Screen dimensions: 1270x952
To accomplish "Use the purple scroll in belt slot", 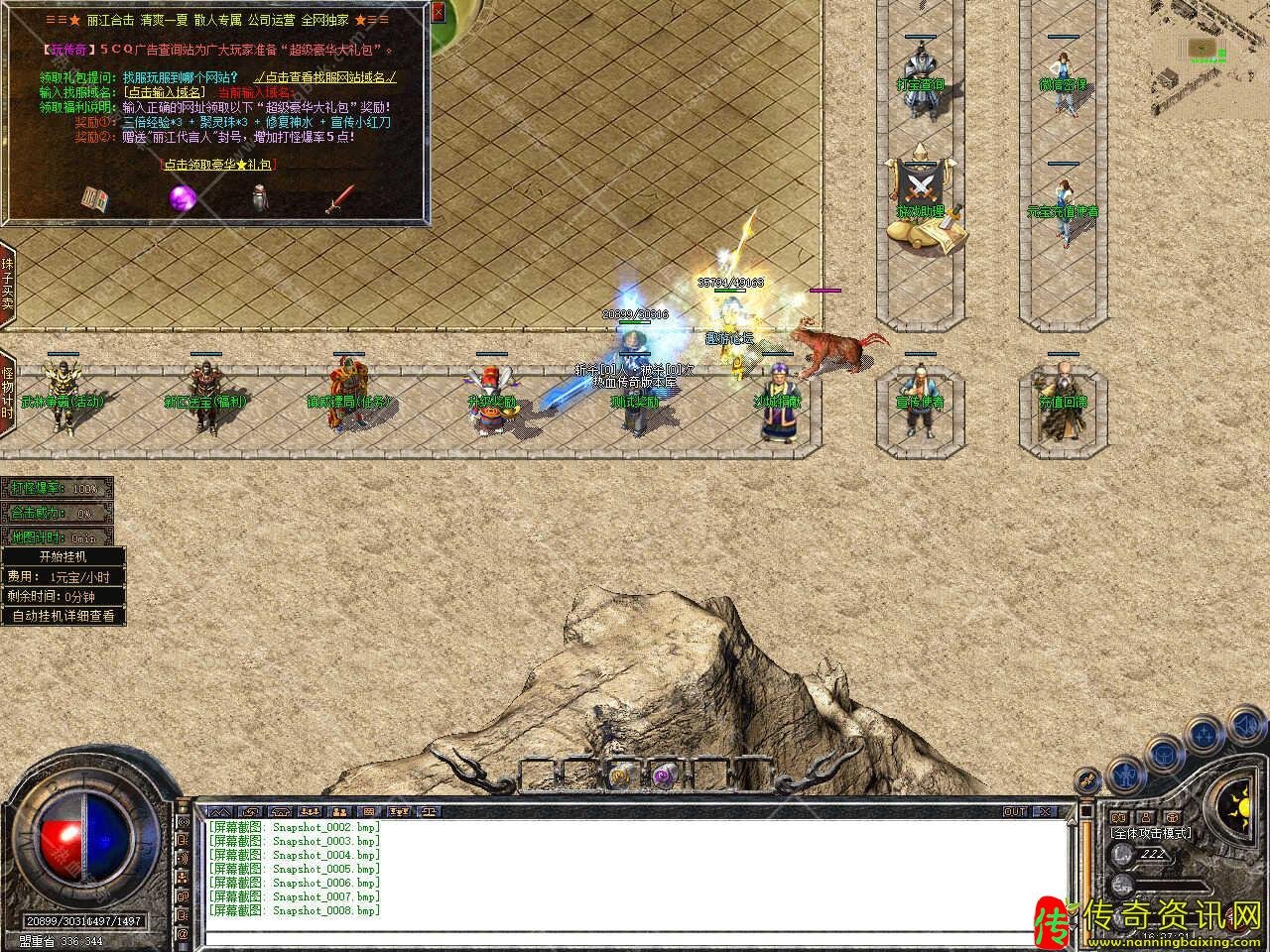I will point(662,774).
